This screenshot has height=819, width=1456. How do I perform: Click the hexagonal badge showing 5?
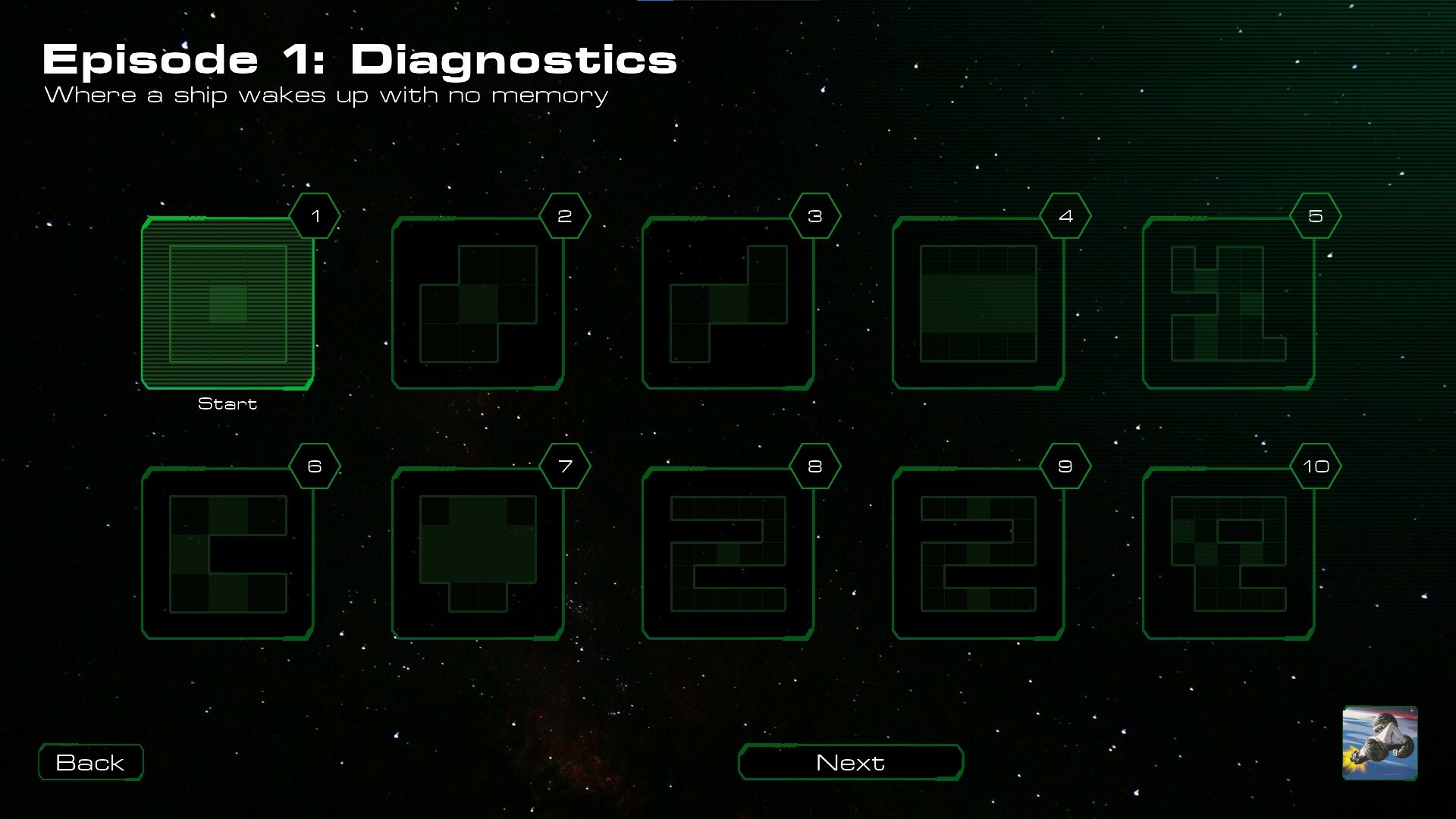(1317, 215)
